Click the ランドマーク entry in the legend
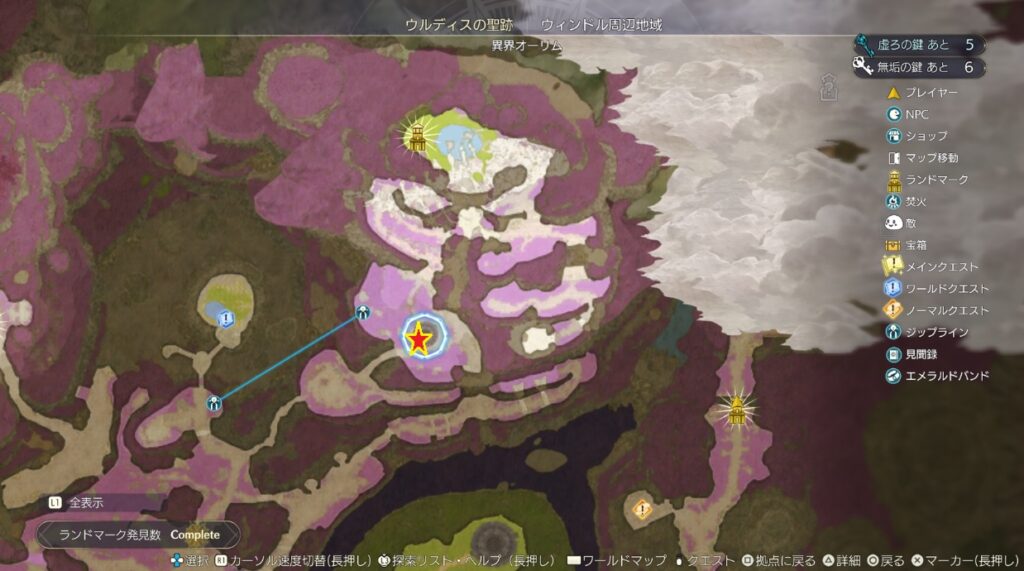The height and width of the screenshot is (571, 1024). [x=926, y=179]
